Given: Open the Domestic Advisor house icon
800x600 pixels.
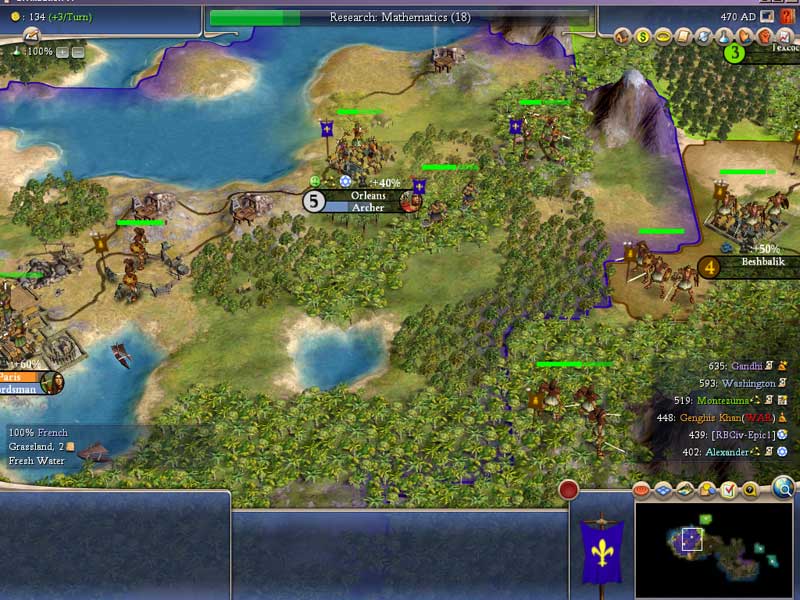Looking at the screenshot, I should click(x=622, y=37).
